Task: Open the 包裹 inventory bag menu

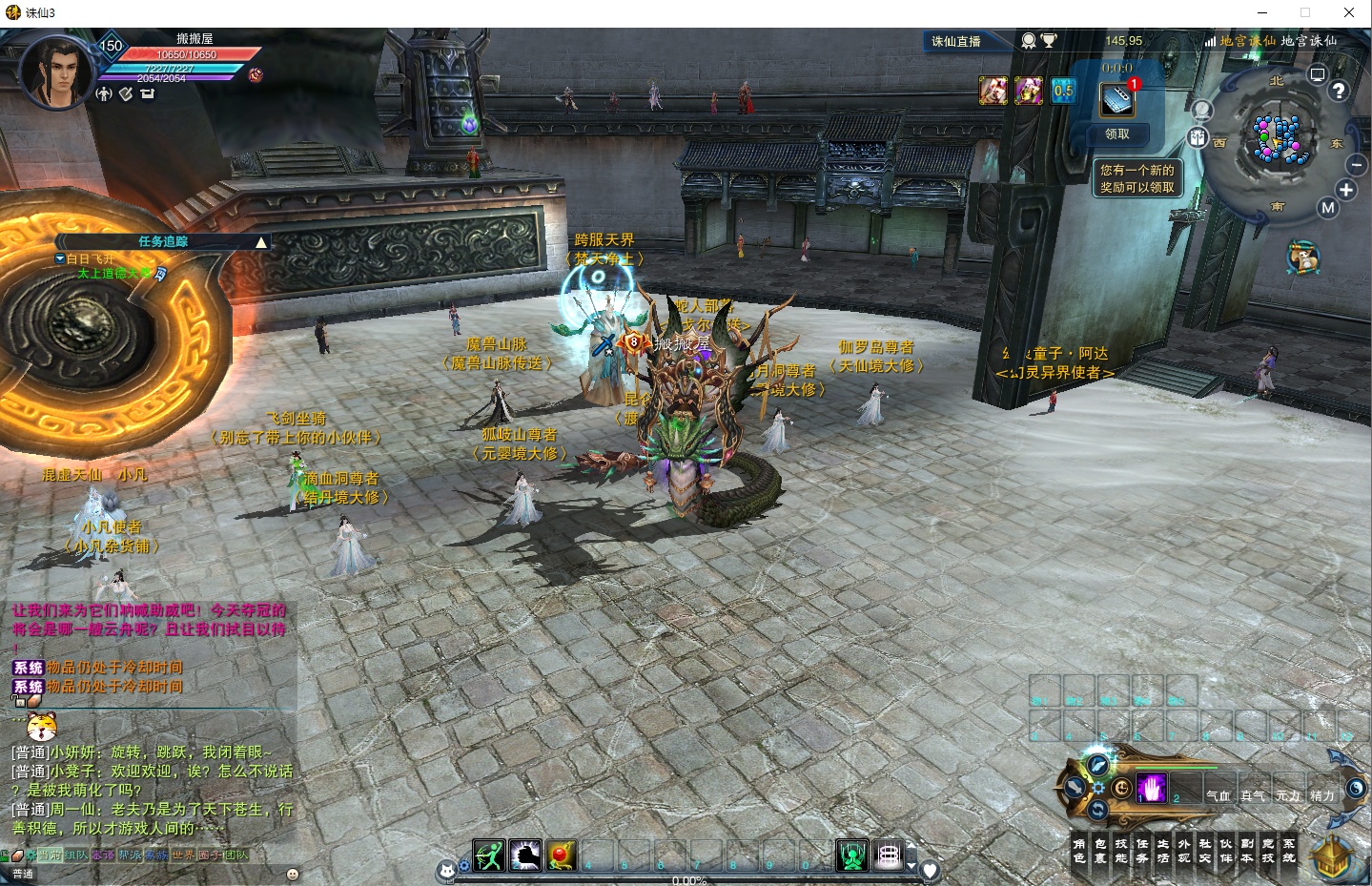Action: (1100, 851)
